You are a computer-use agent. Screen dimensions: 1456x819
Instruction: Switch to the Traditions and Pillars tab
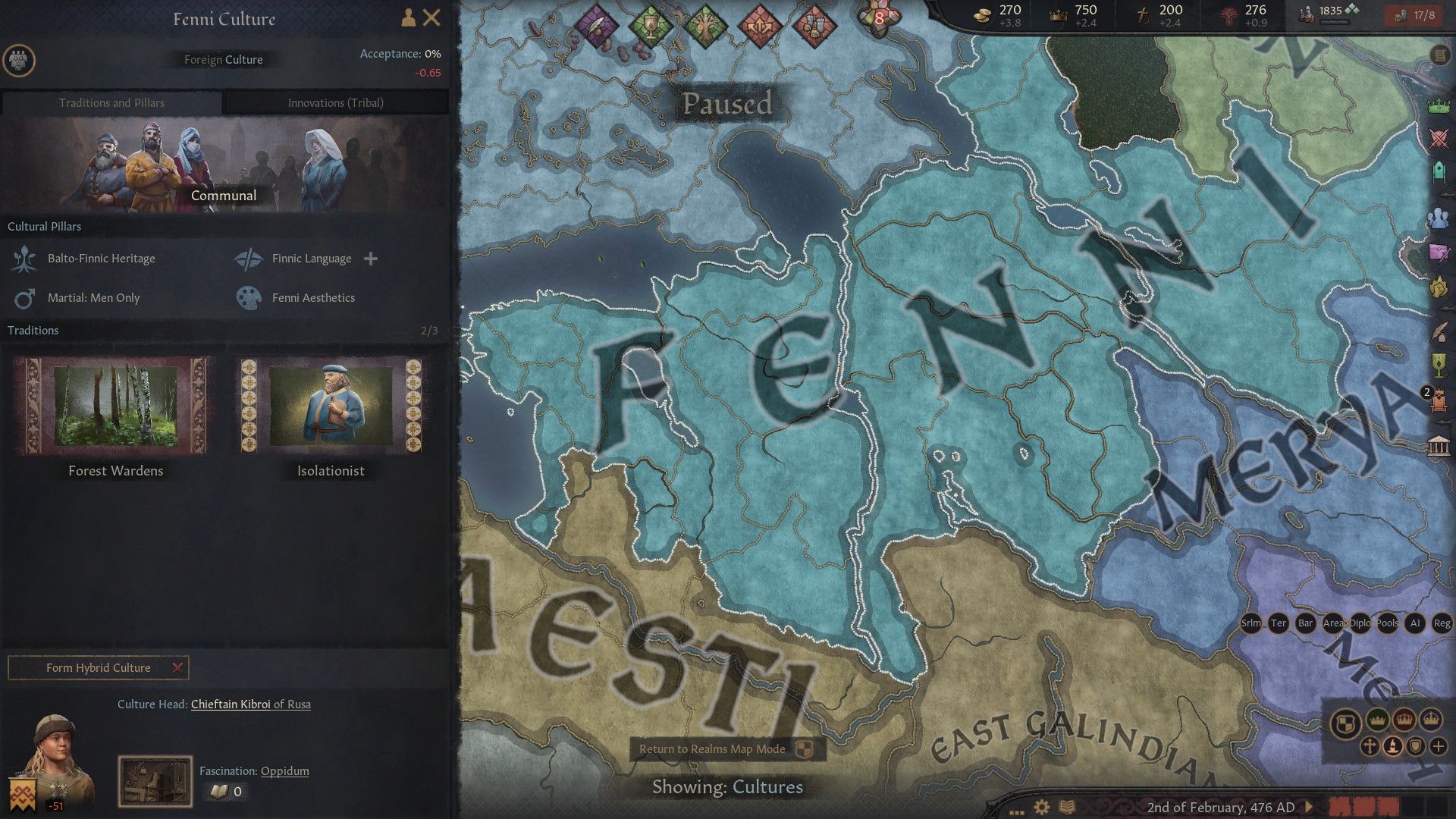(112, 102)
